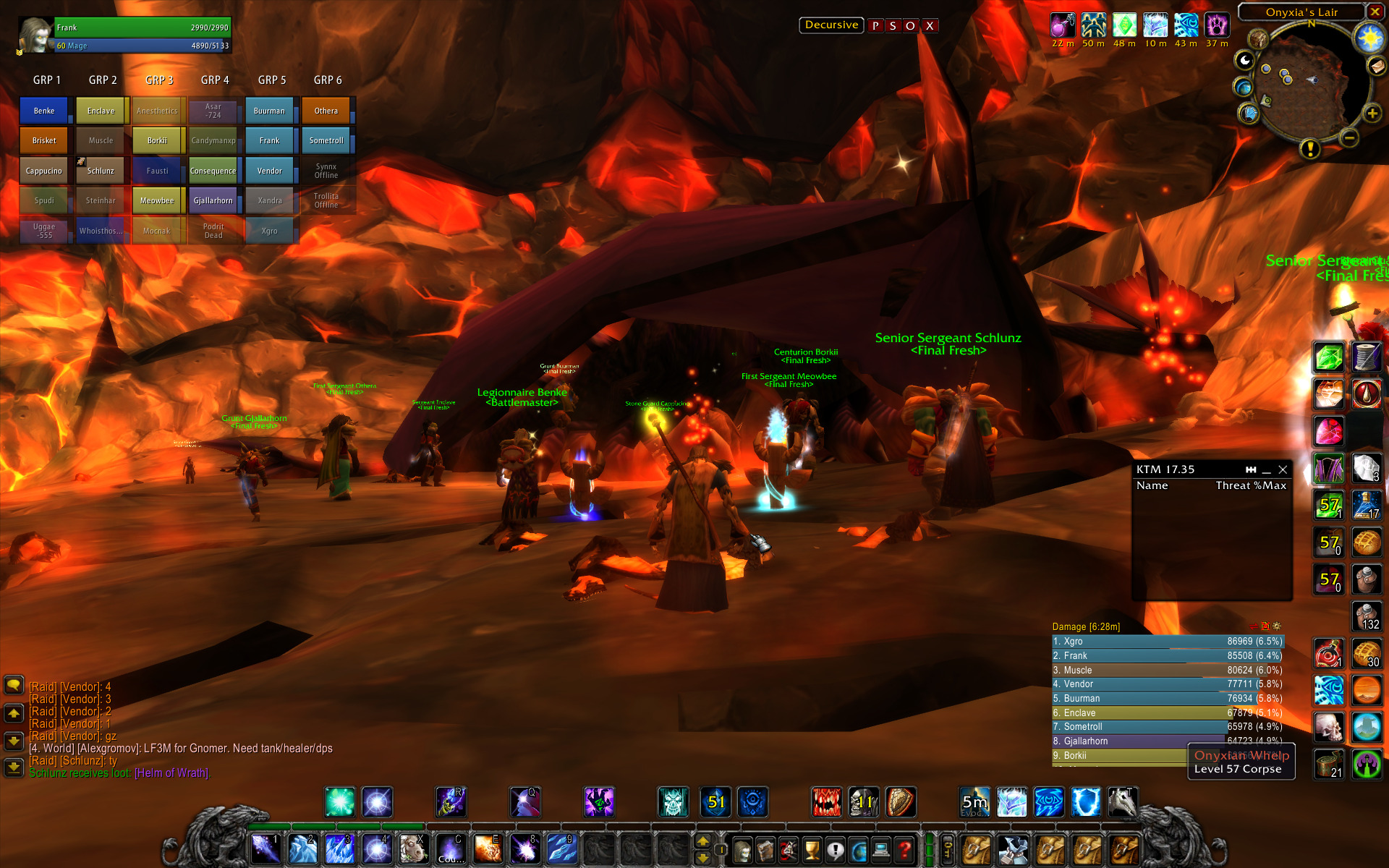Click the Decursive button
Viewport: 1389px width, 868px height.
[831, 25]
